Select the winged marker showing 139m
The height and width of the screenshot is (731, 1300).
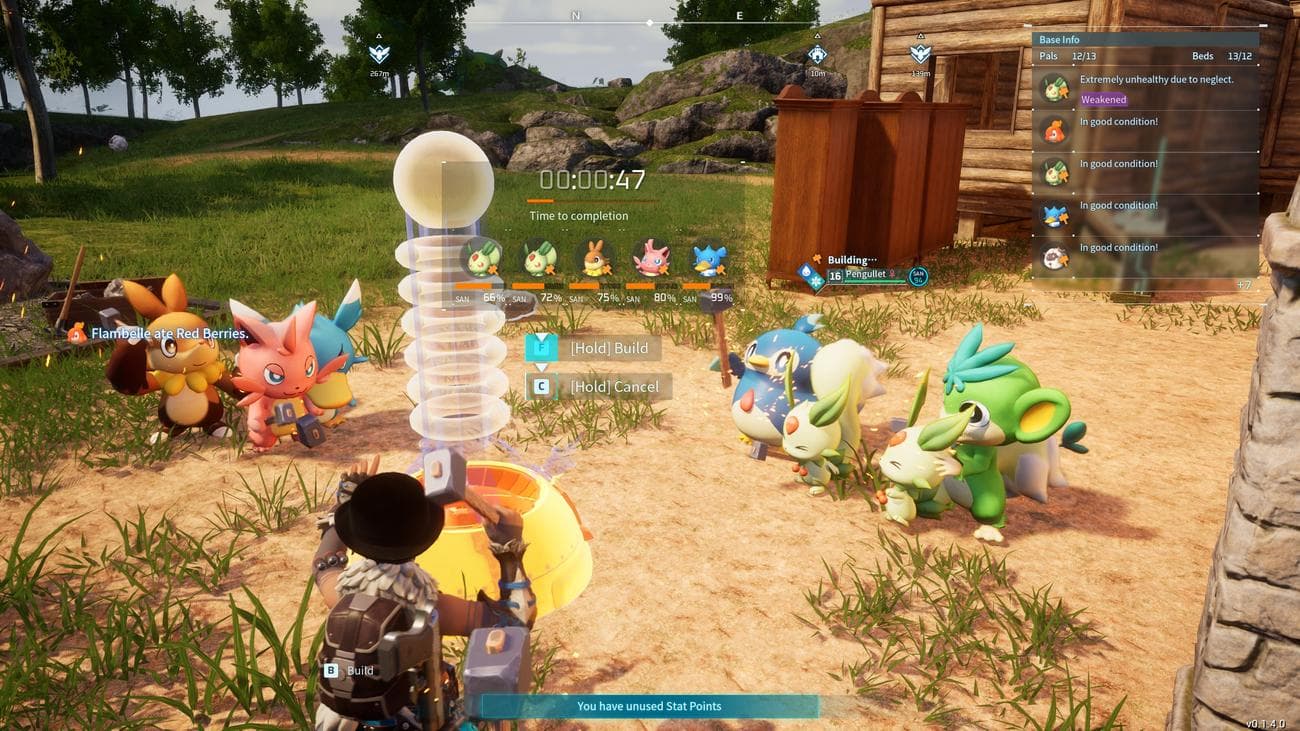point(920,54)
